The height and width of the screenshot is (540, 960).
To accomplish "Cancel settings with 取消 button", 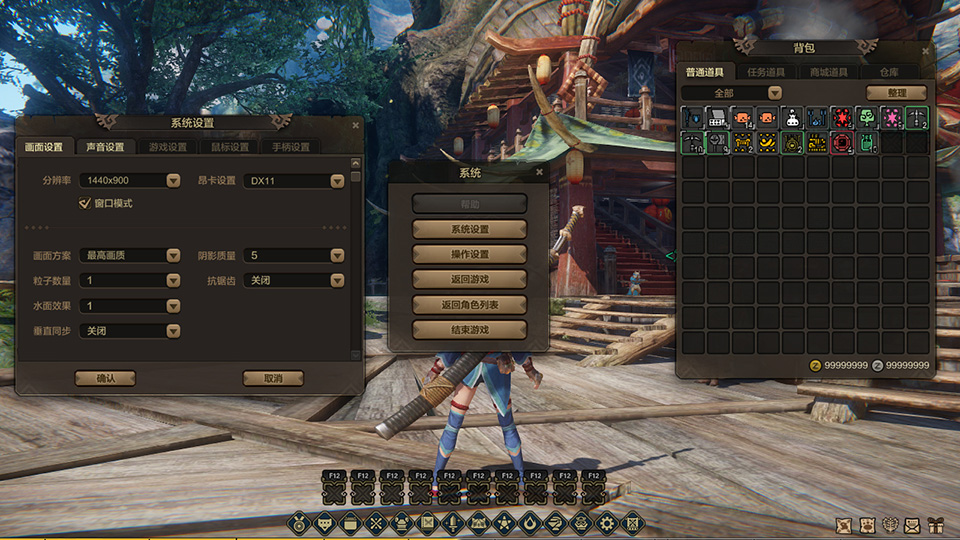I will click(x=273, y=379).
